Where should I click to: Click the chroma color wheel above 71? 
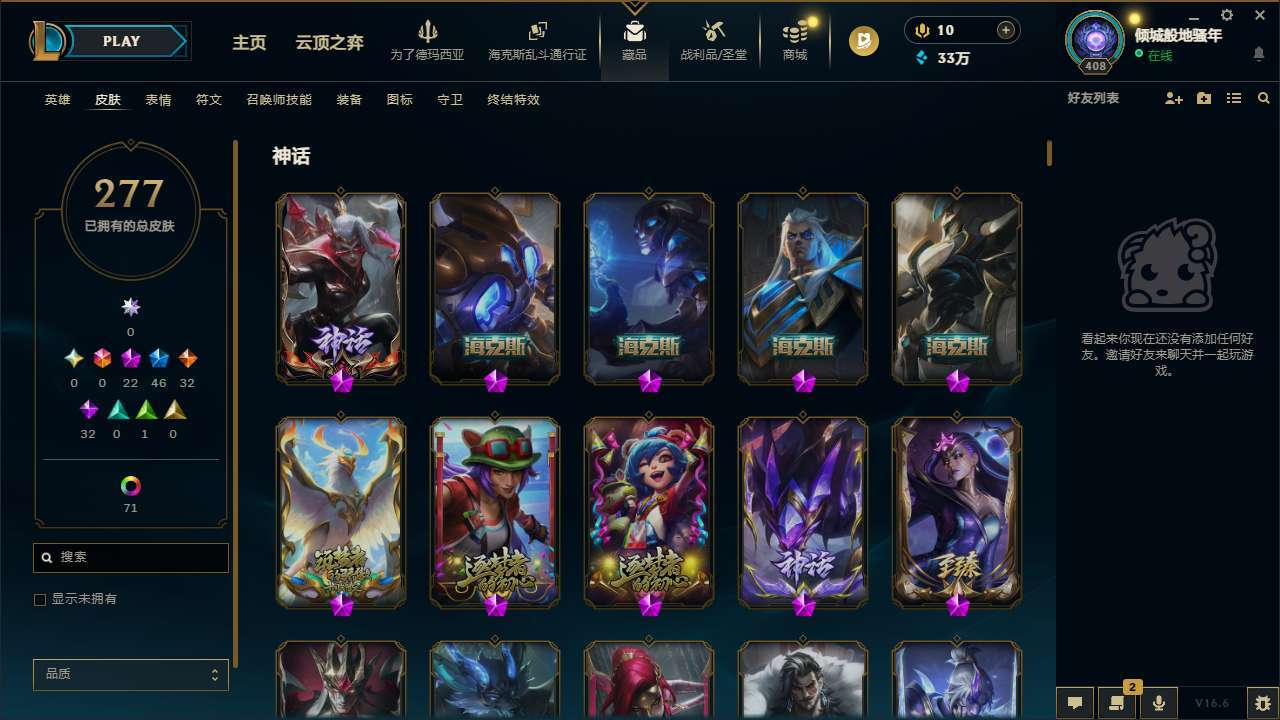[130, 485]
